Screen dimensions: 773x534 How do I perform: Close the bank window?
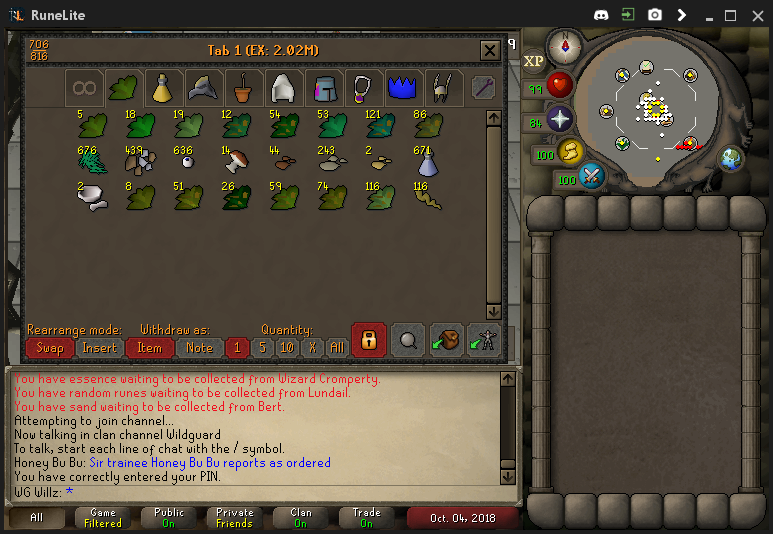tap(490, 51)
